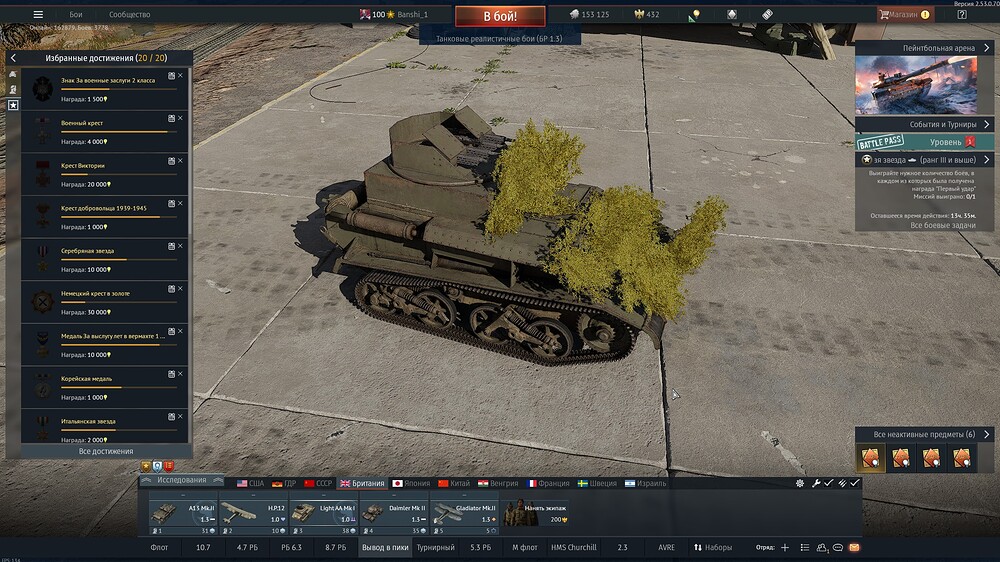Viewport: 1000px width, 562px height.
Task: Show all achievements via 'Все достижения'
Action: pyautogui.click(x=105, y=451)
